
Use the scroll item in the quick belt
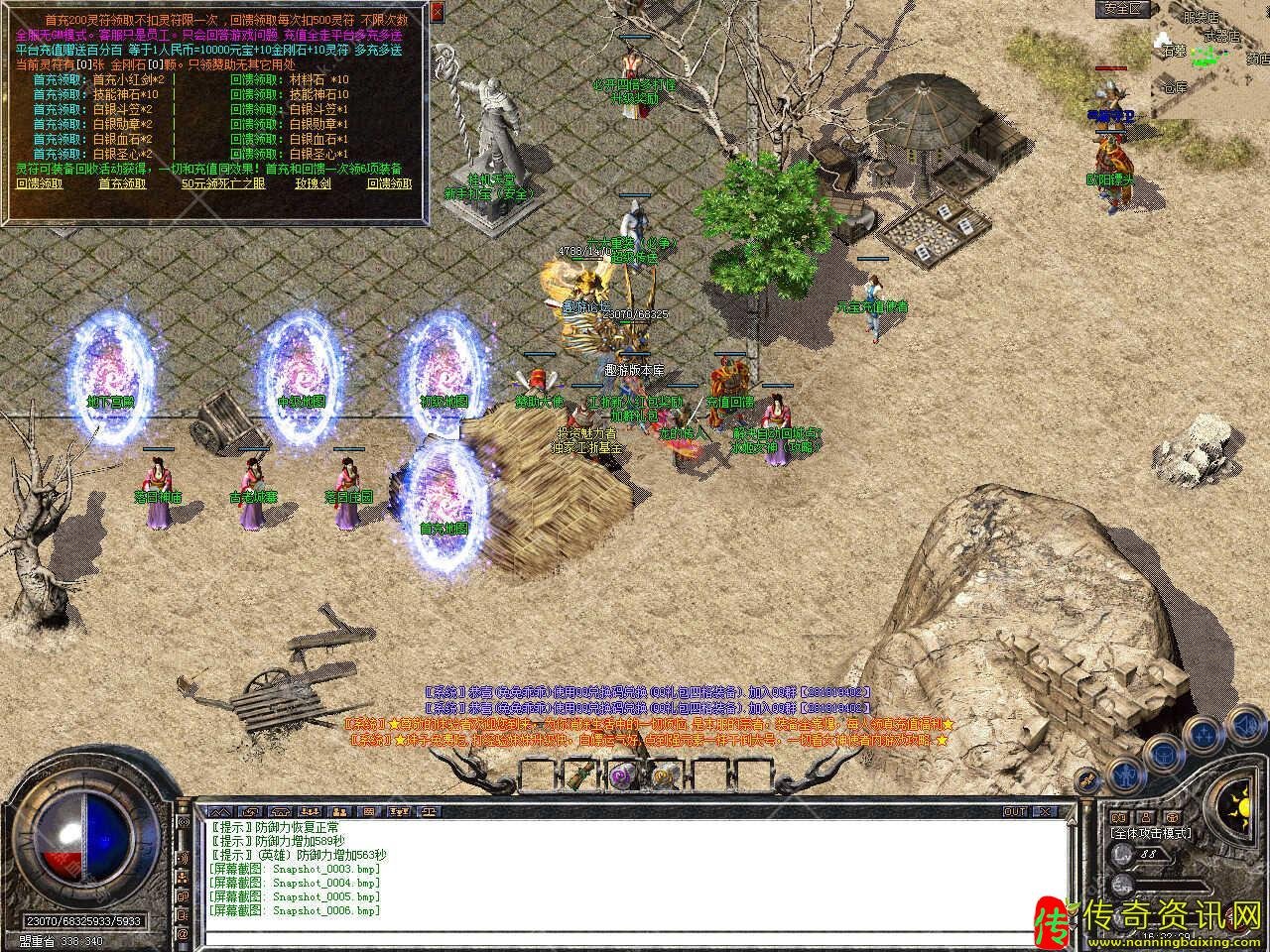pyautogui.click(x=581, y=776)
